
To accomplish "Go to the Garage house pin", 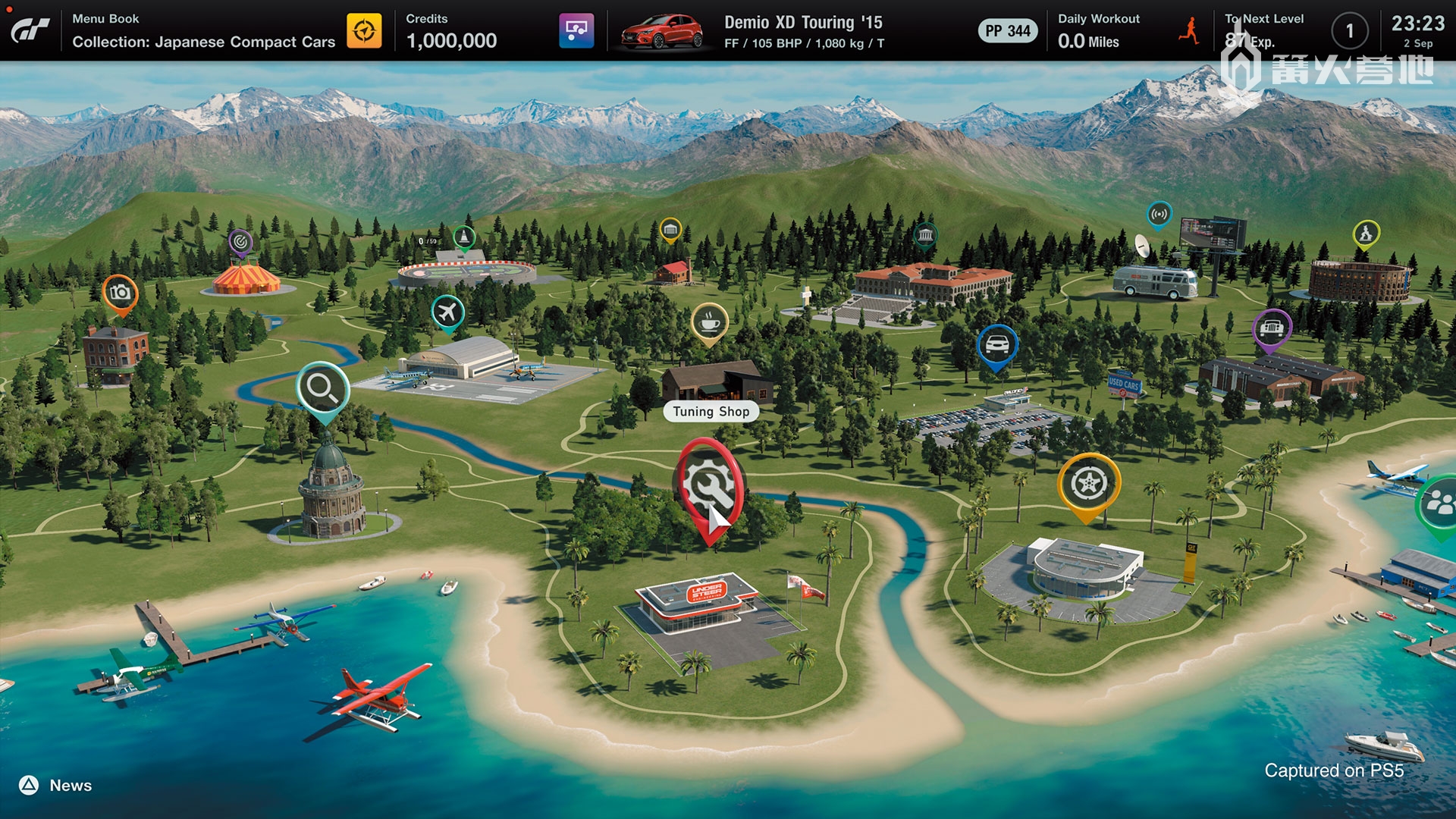I will coord(670,228).
